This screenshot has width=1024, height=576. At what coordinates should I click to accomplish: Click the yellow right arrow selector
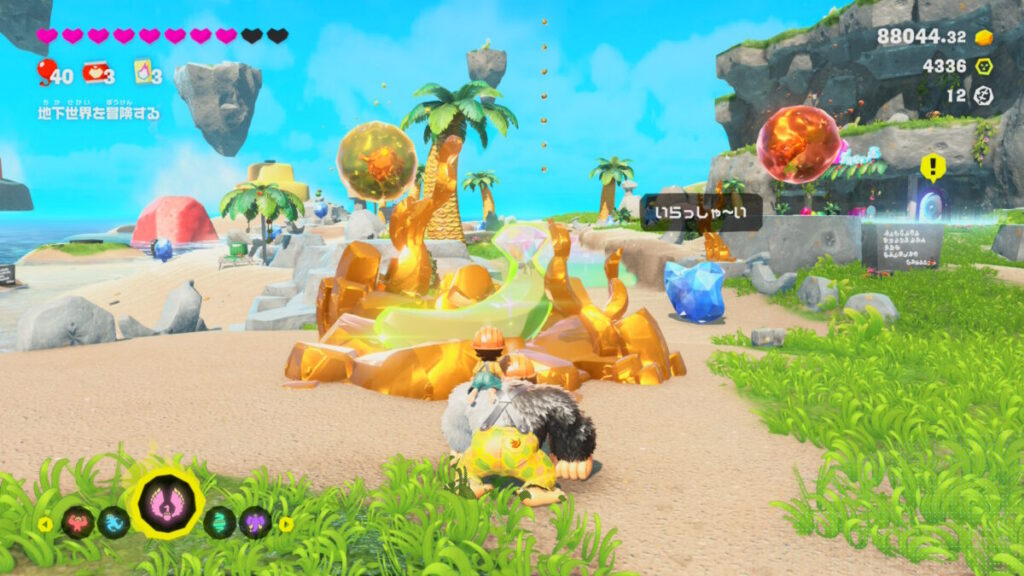click(286, 523)
